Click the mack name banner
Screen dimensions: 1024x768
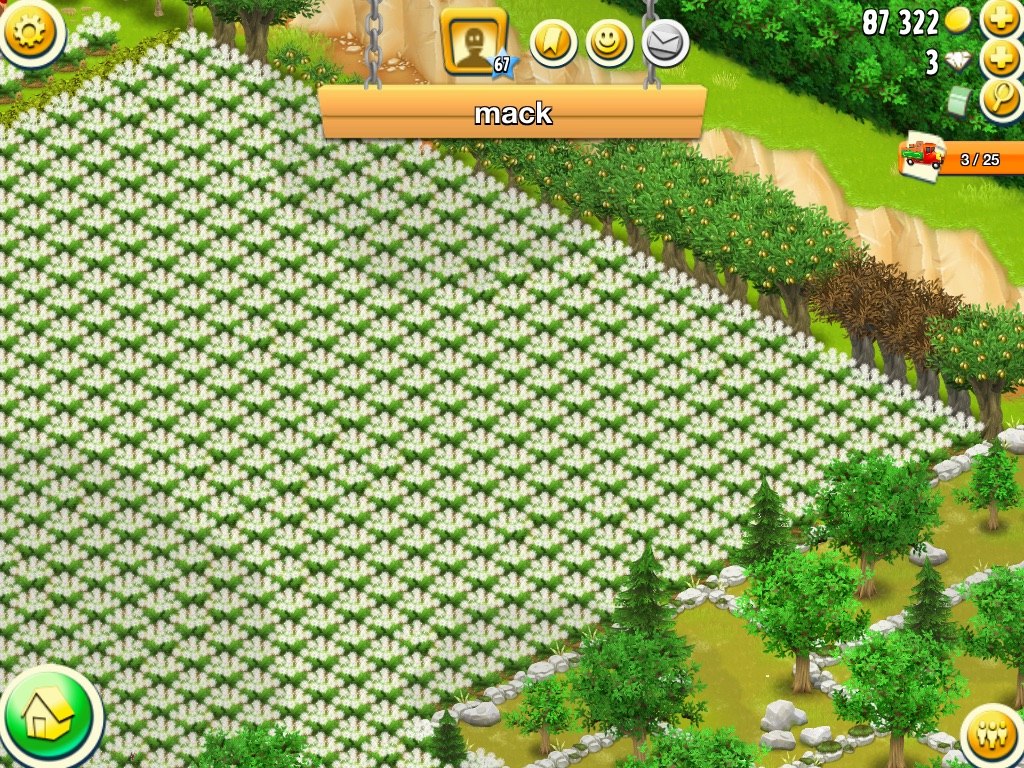coord(512,112)
